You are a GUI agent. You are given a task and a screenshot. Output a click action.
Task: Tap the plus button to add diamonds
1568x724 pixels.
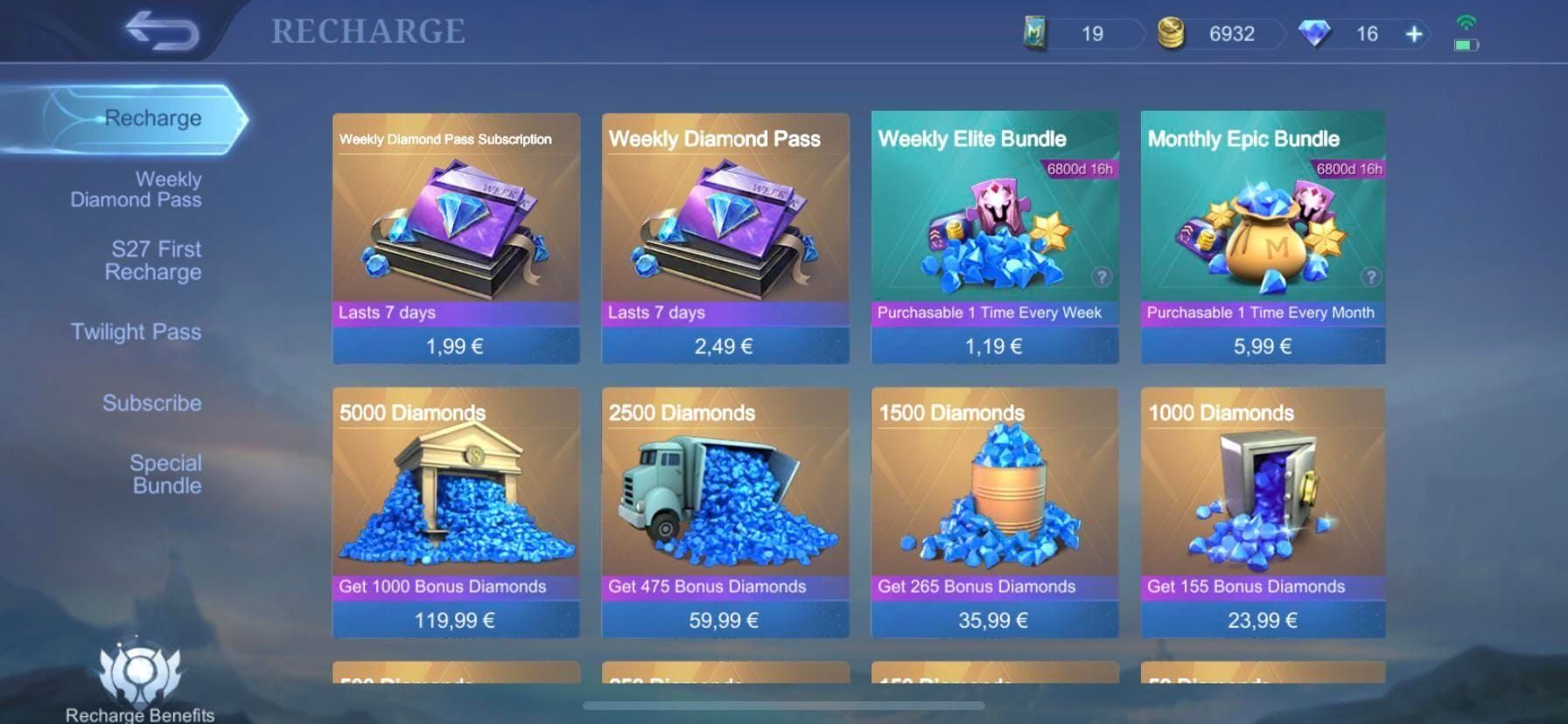click(x=1412, y=33)
